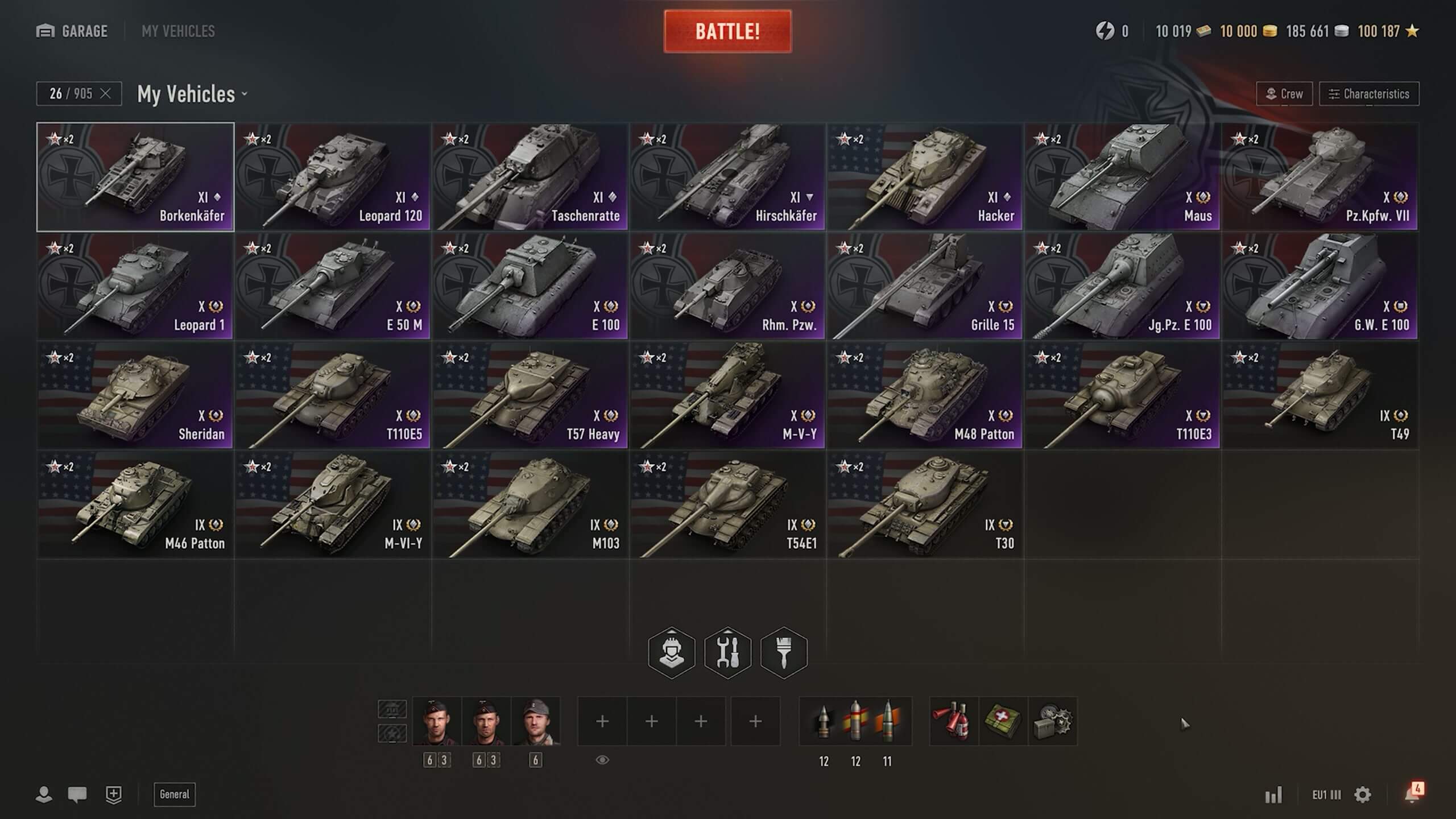Viewport: 1456px width, 819px height.
Task: Pick the Taschenratte tank
Action: (530, 177)
